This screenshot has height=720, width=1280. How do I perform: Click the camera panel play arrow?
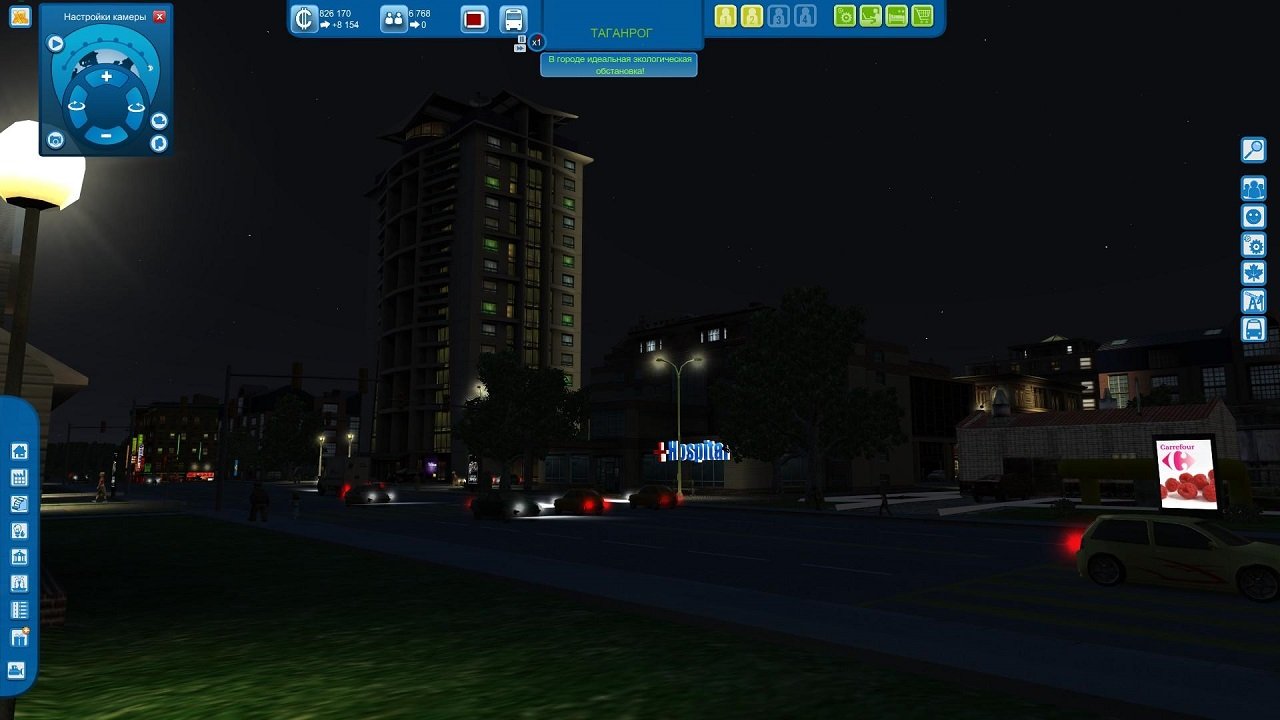(x=55, y=44)
